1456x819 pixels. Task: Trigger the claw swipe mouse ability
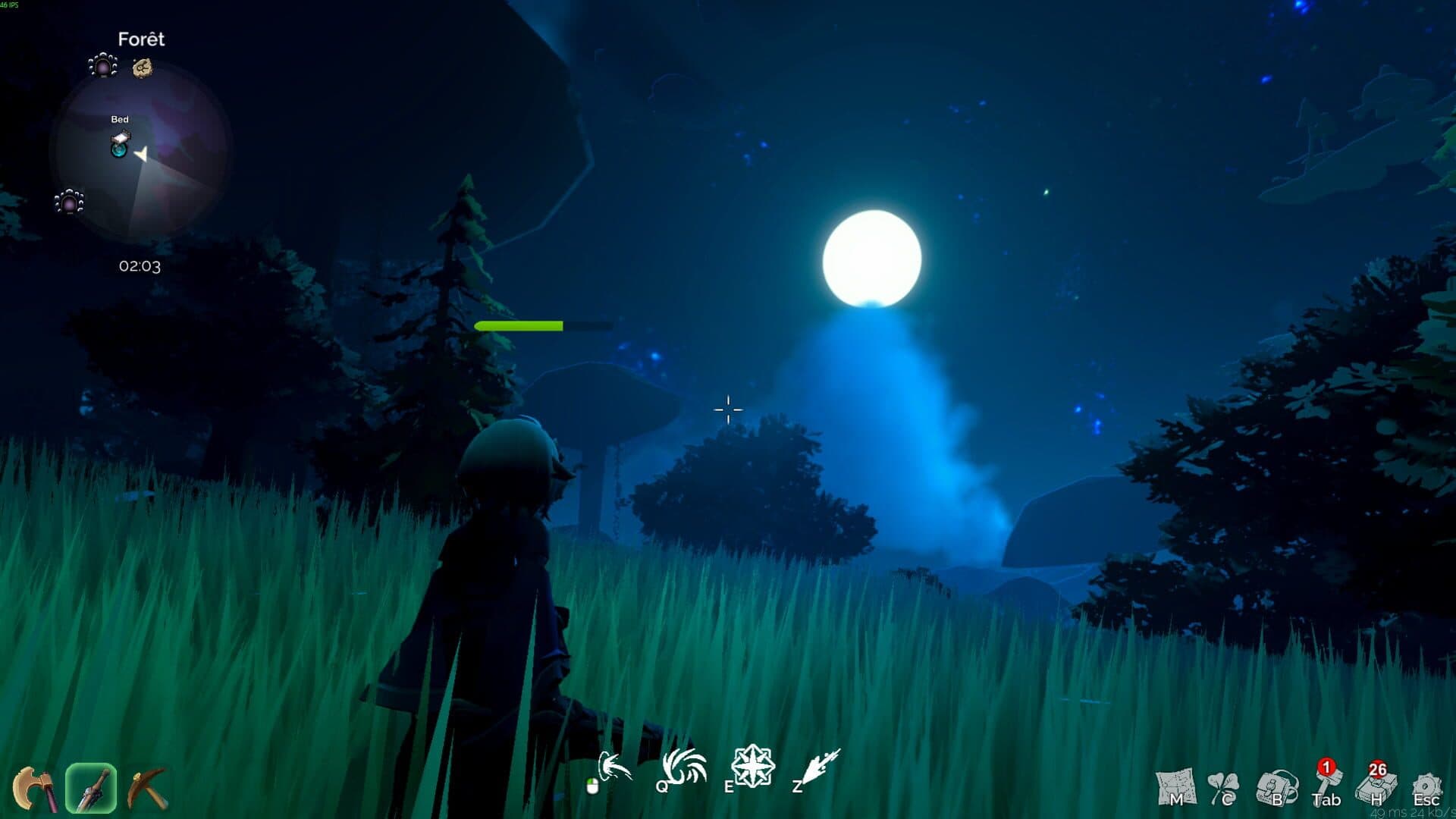(x=616, y=768)
